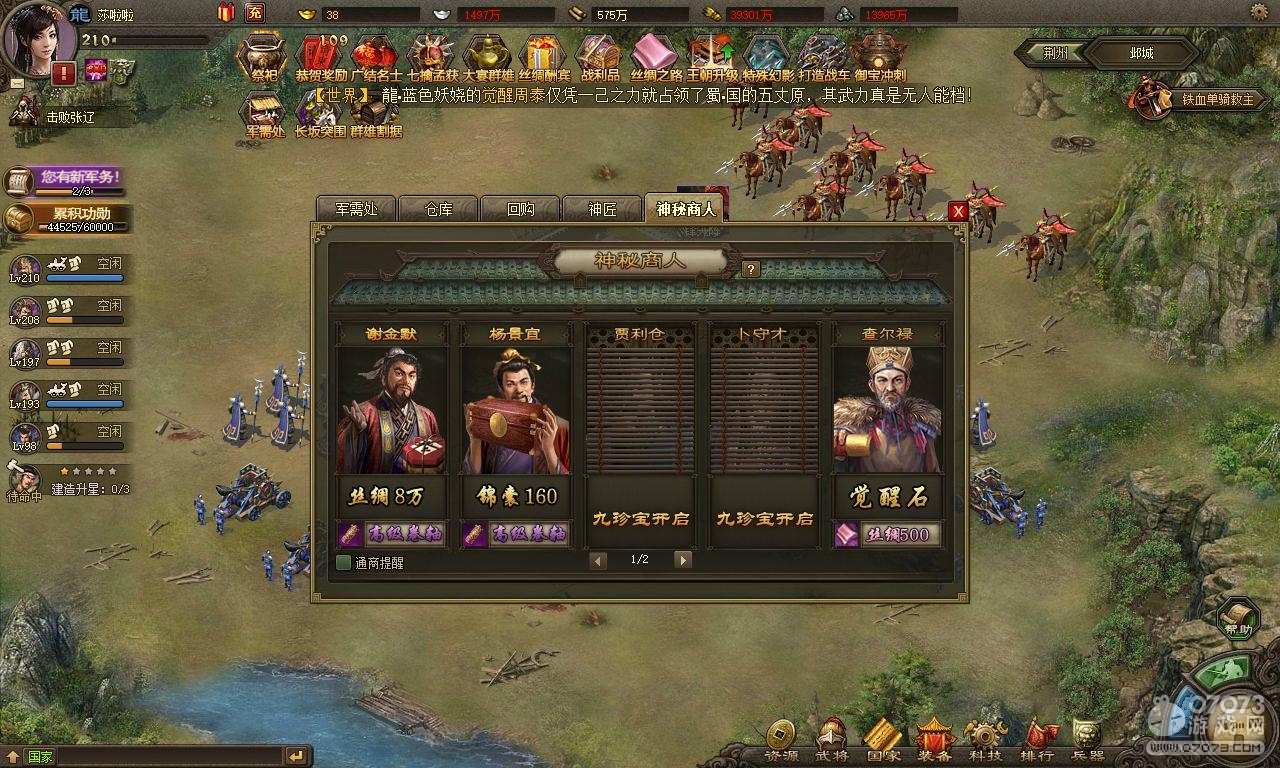Buy 觉醒石 for 丝绸500
1280x768 pixels.
pos(888,534)
